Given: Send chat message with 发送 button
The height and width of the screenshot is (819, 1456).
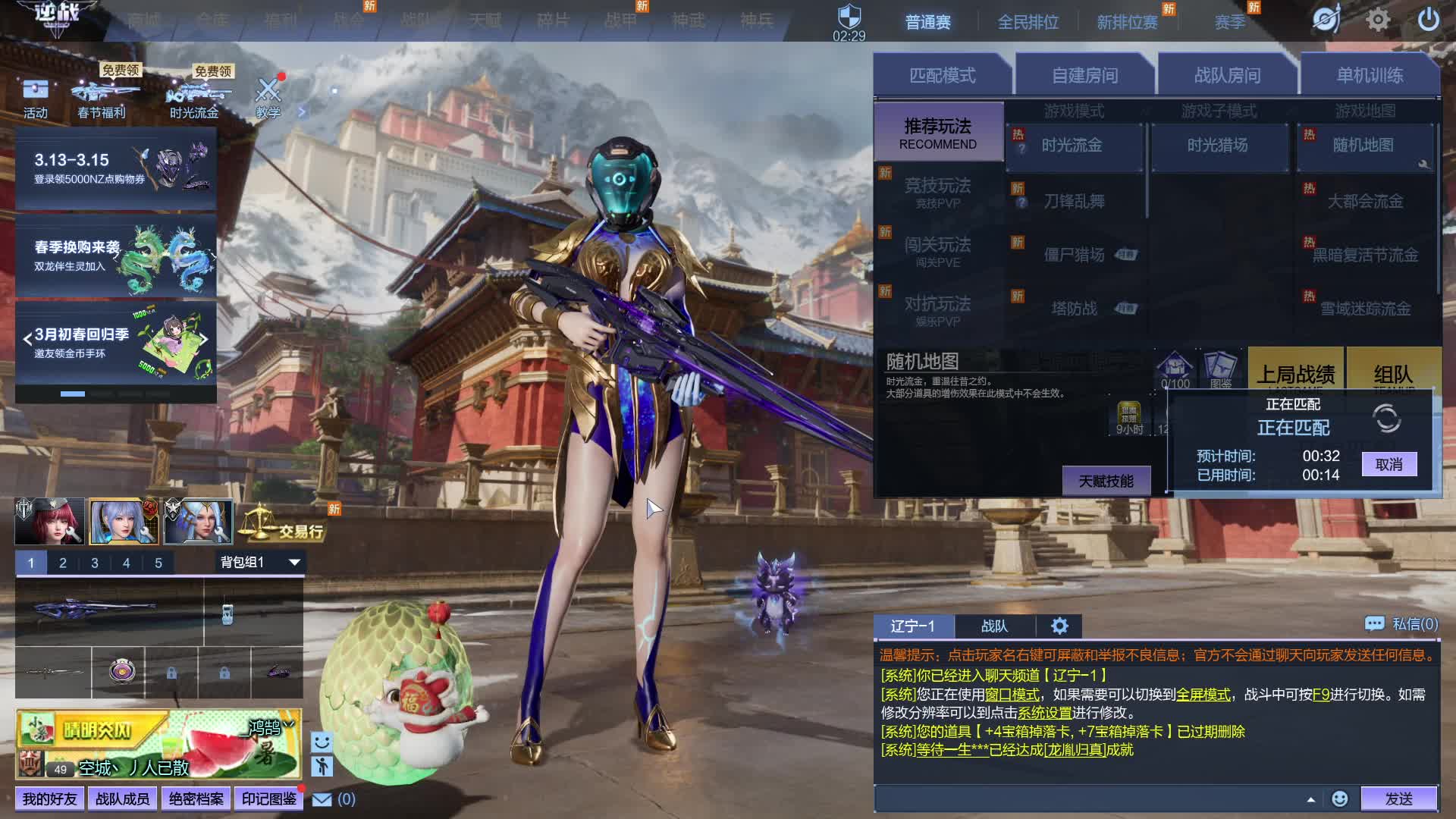Looking at the screenshot, I should point(1398,799).
